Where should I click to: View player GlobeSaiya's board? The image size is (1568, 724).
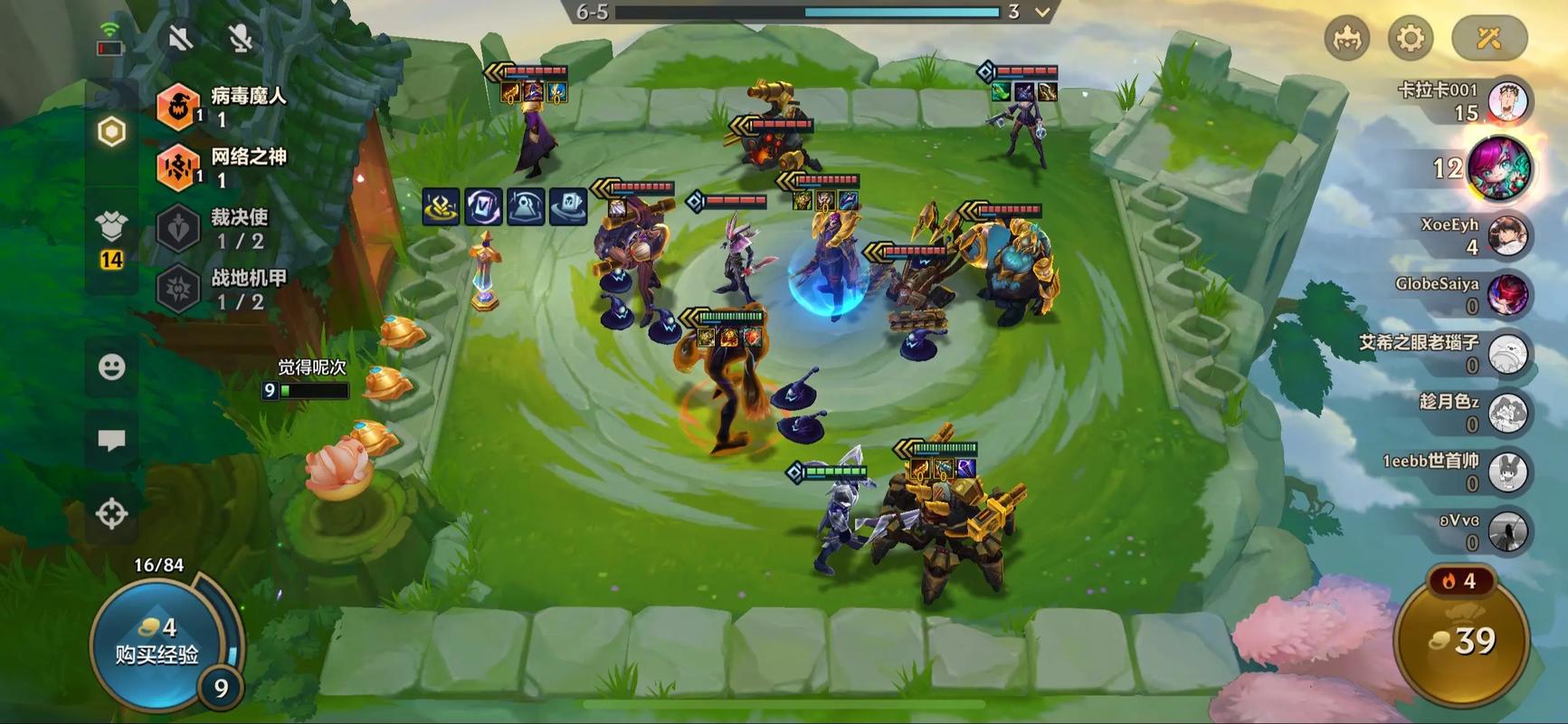[x=1506, y=294]
